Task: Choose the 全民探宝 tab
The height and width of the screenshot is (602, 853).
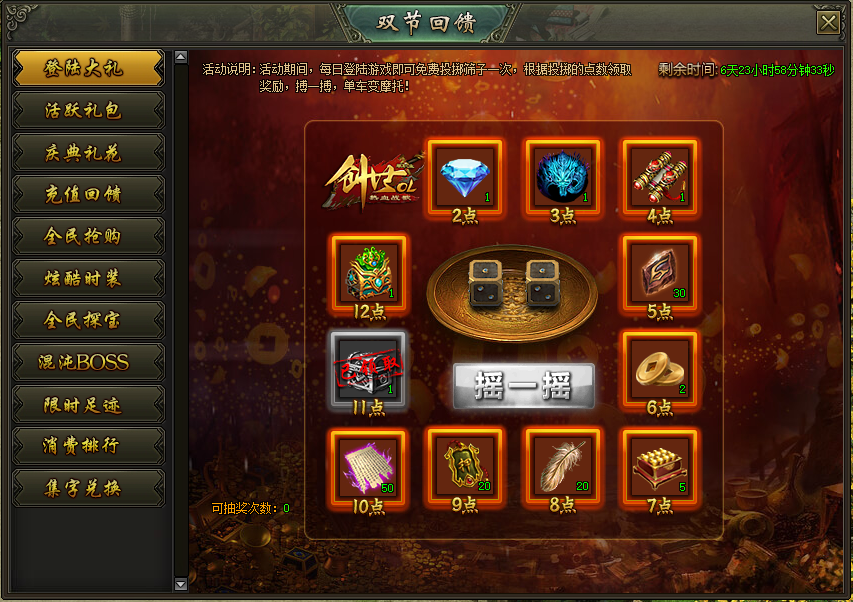Action: (x=88, y=320)
